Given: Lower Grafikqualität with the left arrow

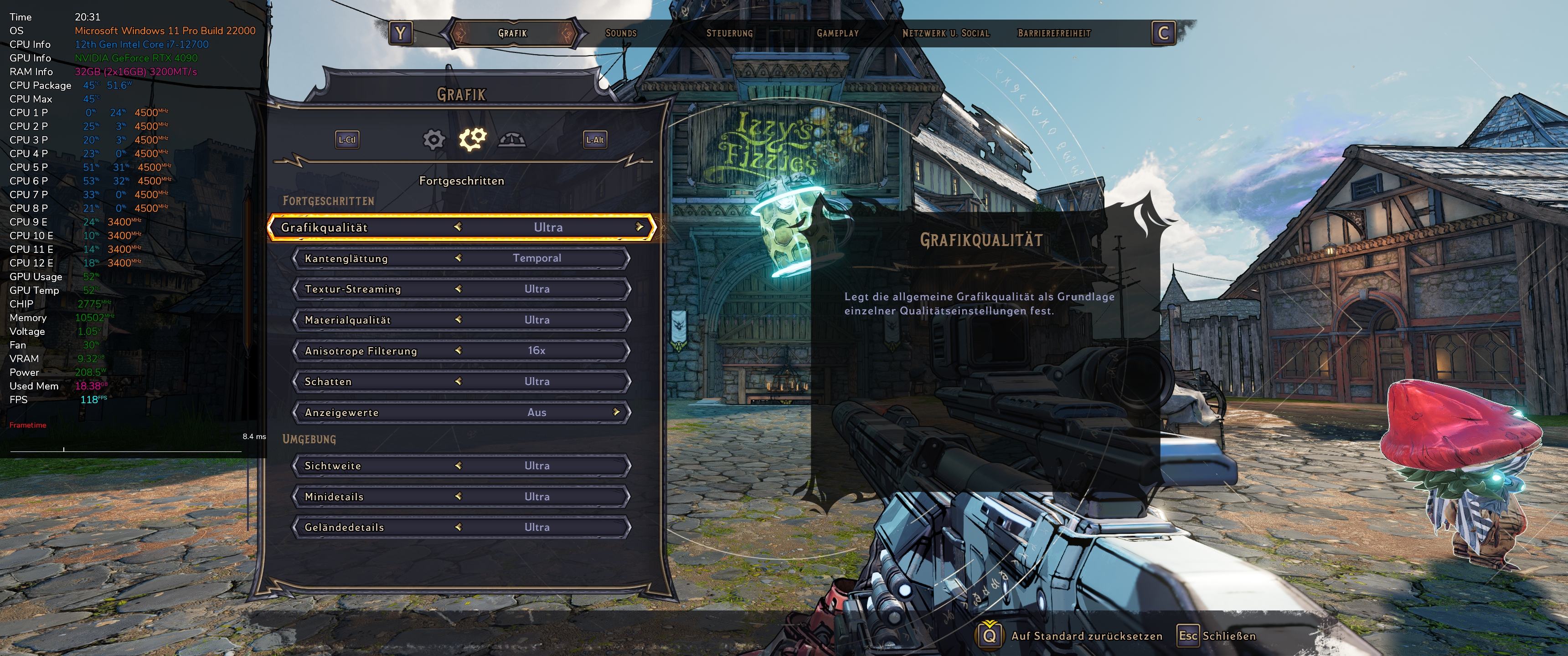Looking at the screenshot, I should (x=458, y=227).
